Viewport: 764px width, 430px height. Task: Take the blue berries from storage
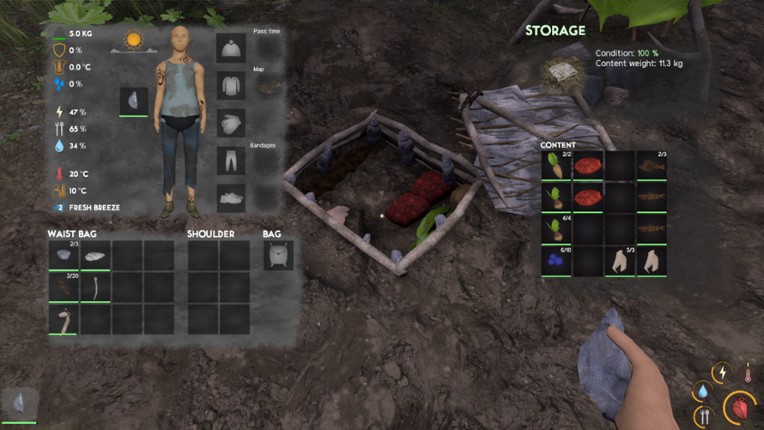pyautogui.click(x=556, y=261)
